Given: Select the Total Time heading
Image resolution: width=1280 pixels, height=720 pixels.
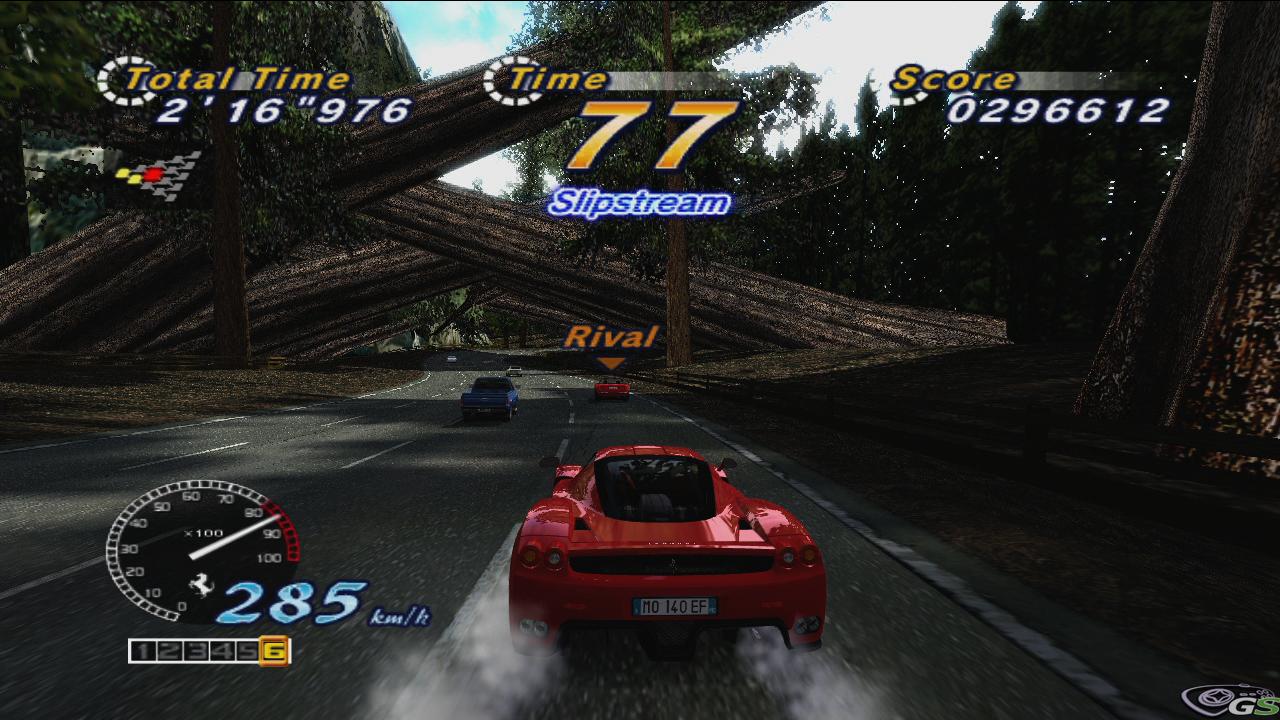Looking at the screenshot, I should (x=240, y=75).
